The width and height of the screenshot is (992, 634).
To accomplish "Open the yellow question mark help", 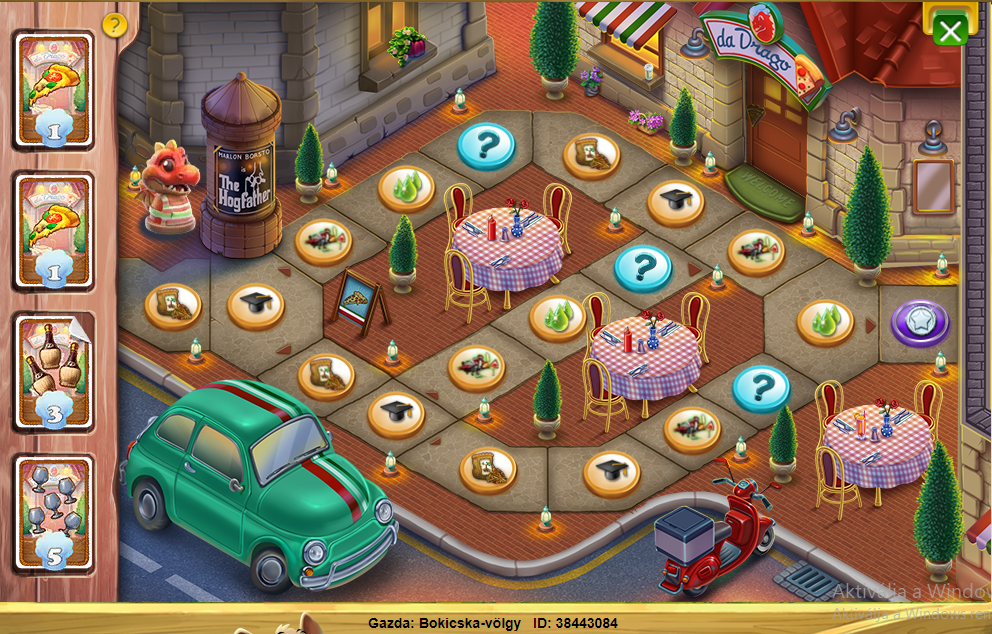I will point(115,25).
